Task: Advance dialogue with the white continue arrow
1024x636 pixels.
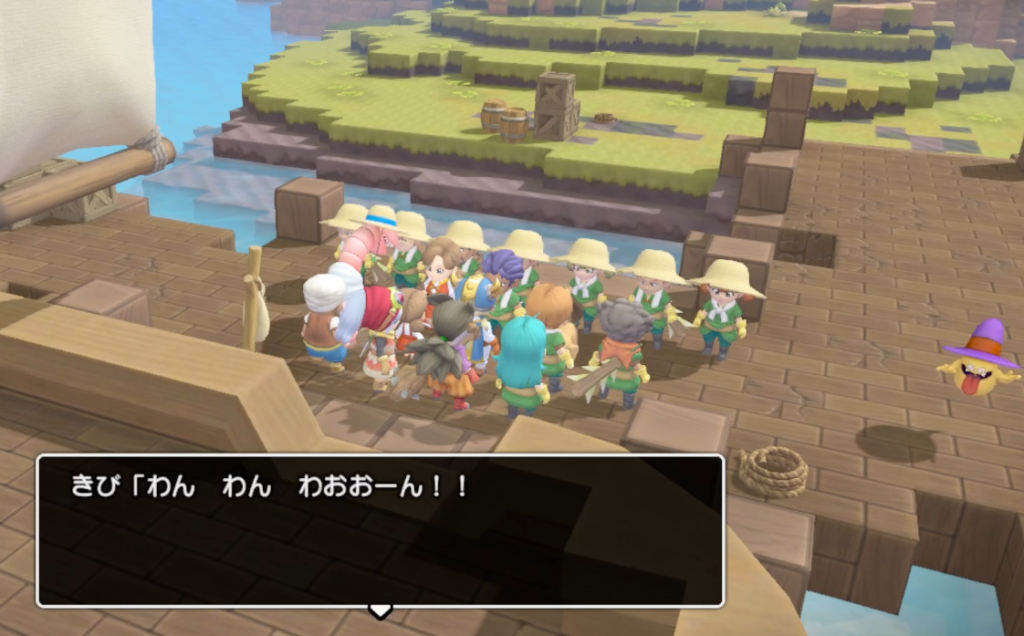Action: 380,610
